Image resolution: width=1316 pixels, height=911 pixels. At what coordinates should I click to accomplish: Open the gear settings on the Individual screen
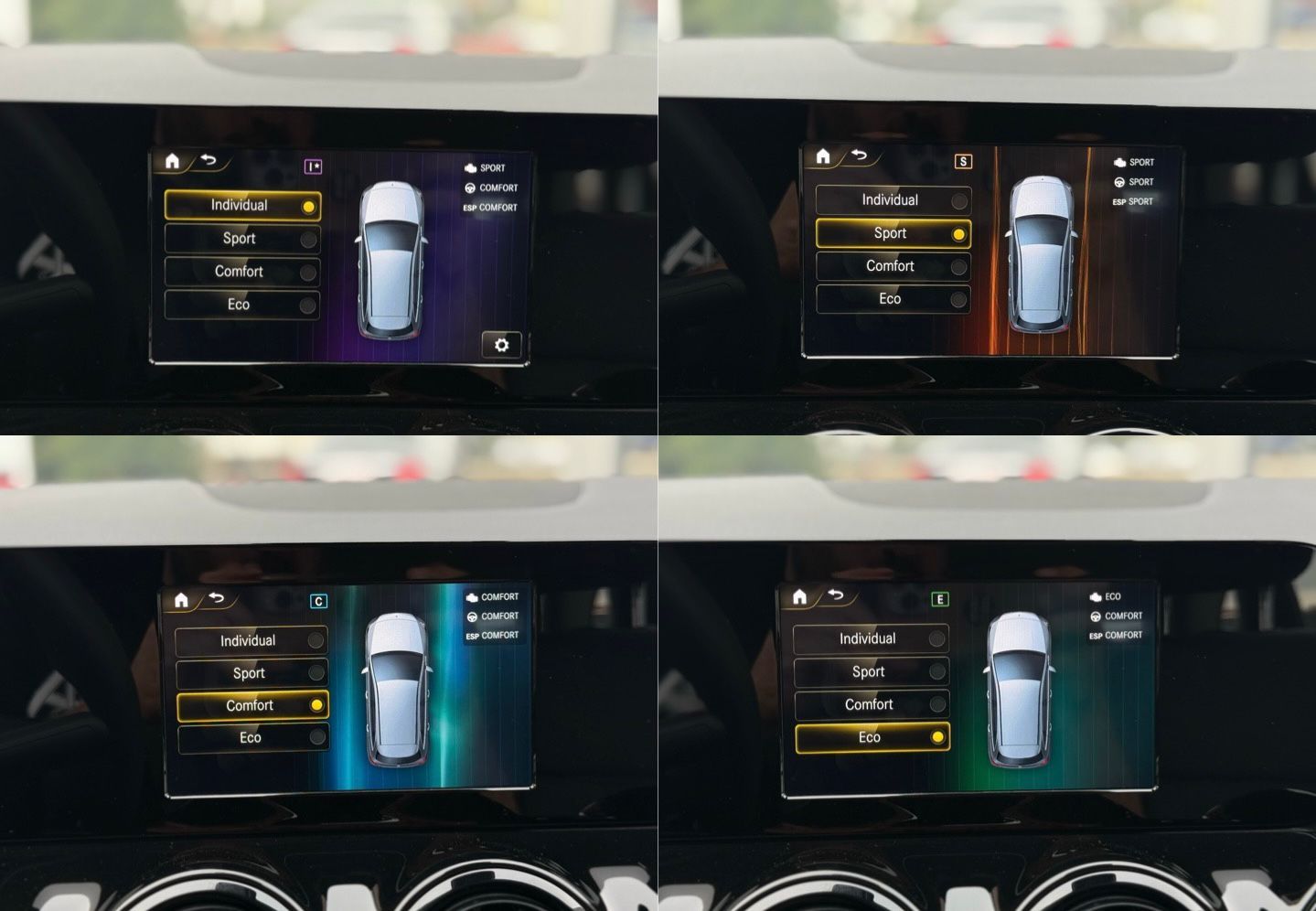click(x=501, y=345)
